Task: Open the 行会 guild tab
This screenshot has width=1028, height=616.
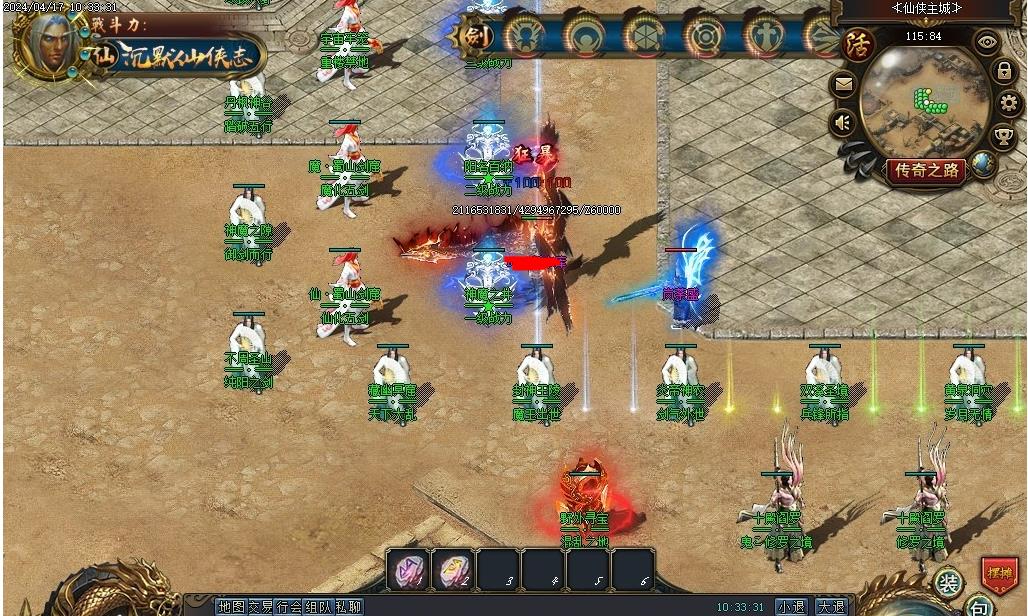Action: [x=290, y=606]
